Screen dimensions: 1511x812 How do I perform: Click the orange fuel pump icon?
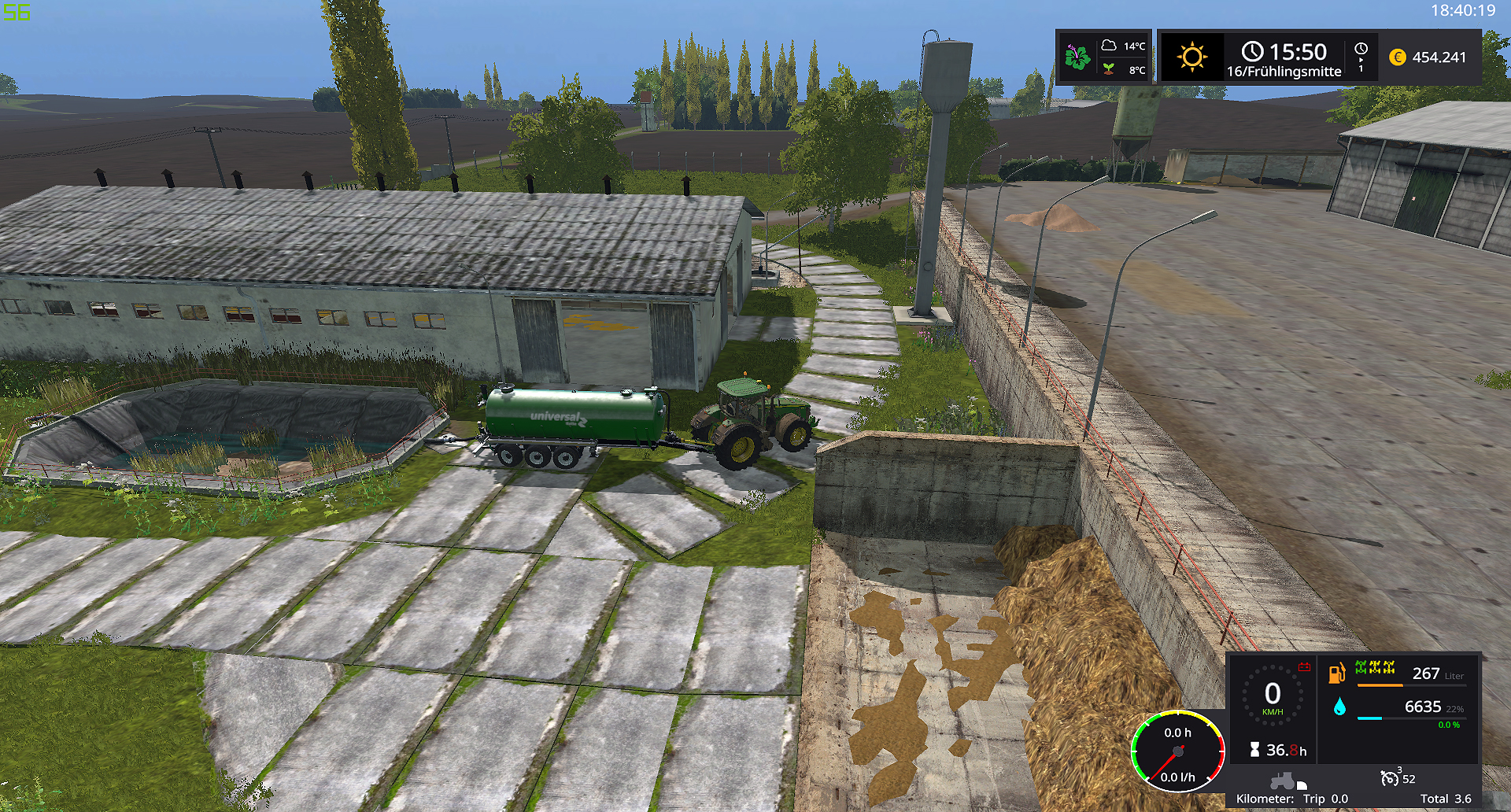pyautogui.click(x=1336, y=674)
